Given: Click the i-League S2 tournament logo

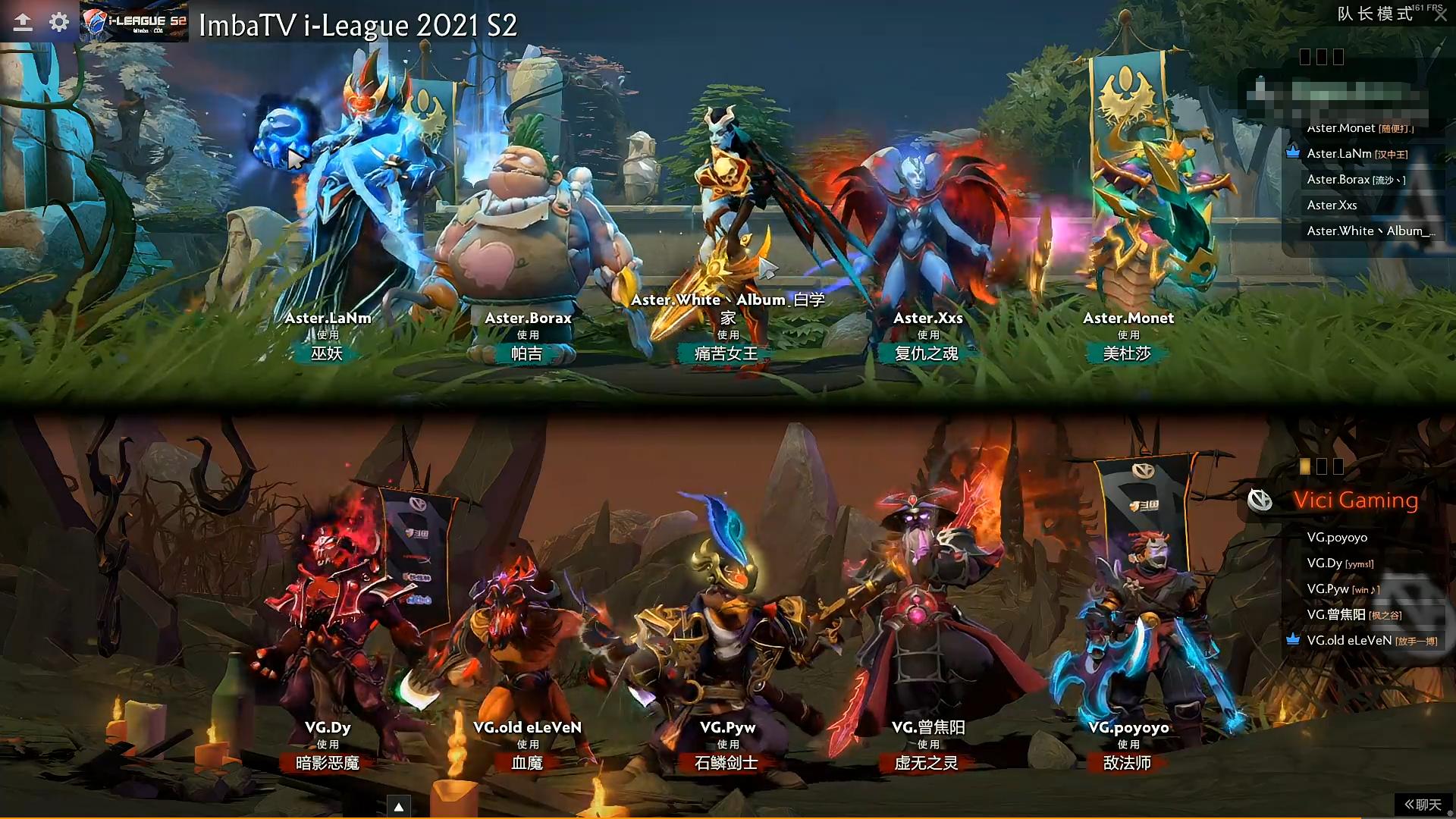Looking at the screenshot, I should coord(135,23).
